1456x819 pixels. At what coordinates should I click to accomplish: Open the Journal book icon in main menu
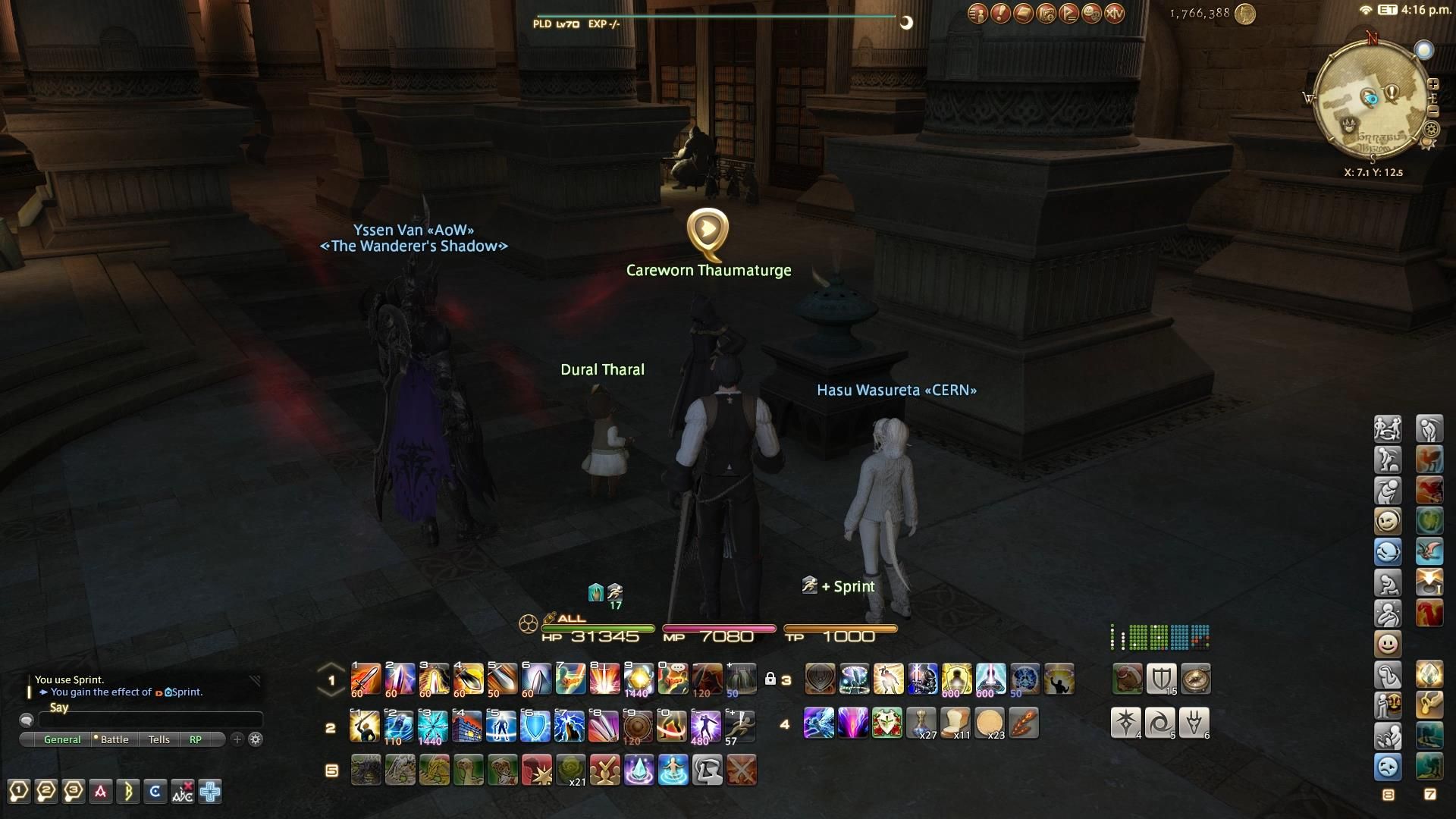click(x=1022, y=14)
